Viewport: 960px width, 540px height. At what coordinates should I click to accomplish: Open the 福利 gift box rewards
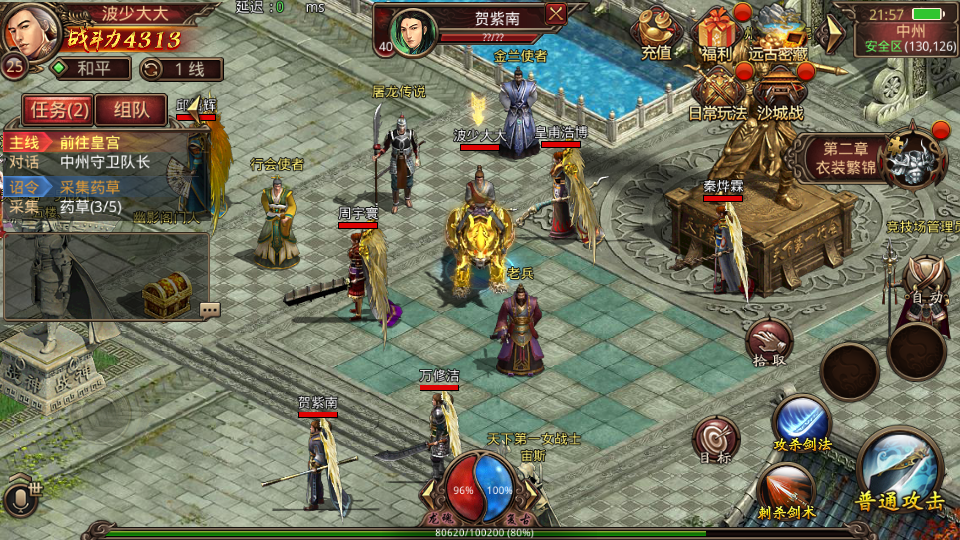(717, 33)
